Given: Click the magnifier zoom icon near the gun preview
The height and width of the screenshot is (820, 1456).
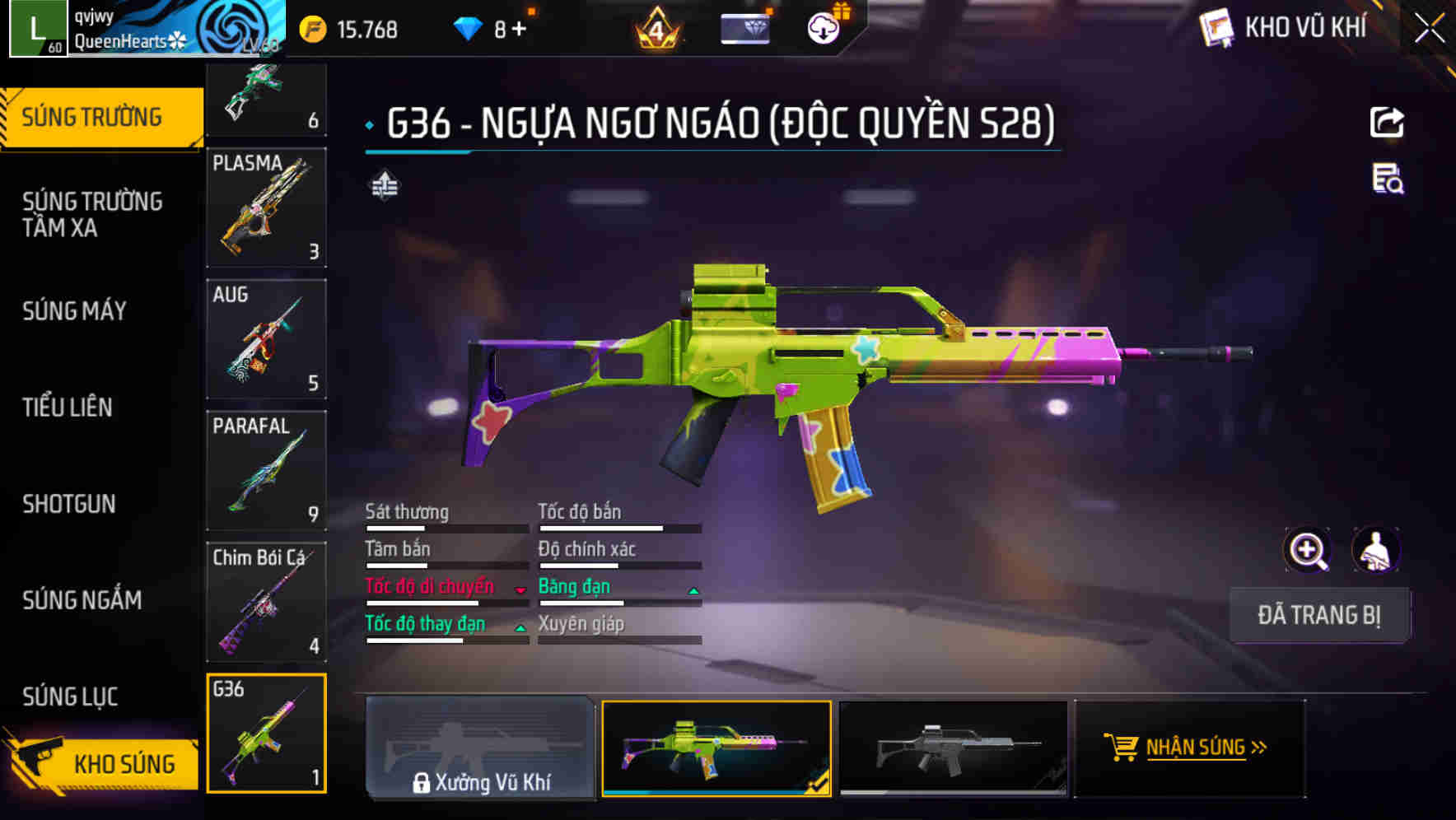Looking at the screenshot, I should tap(1308, 550).
